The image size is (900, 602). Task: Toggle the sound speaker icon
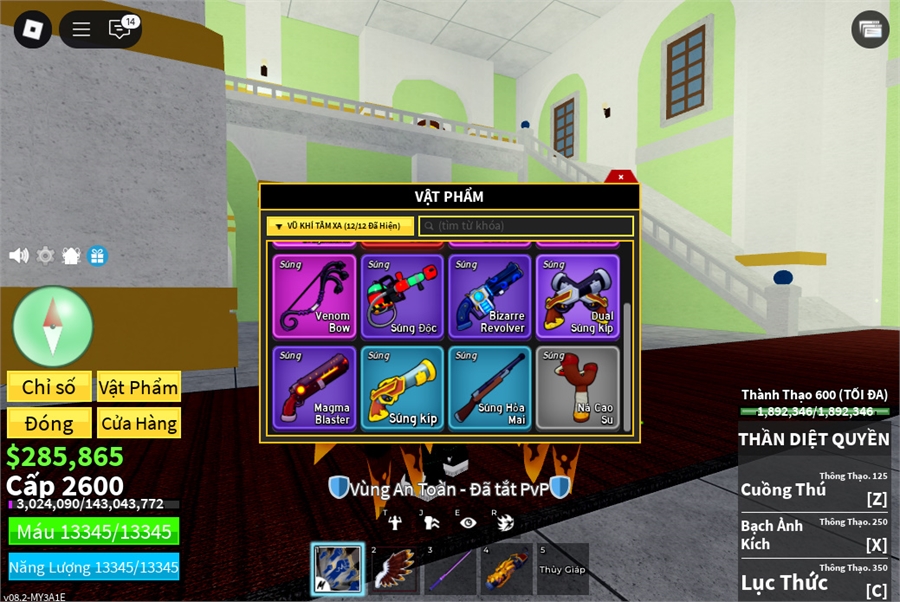(x=19, y=256)
